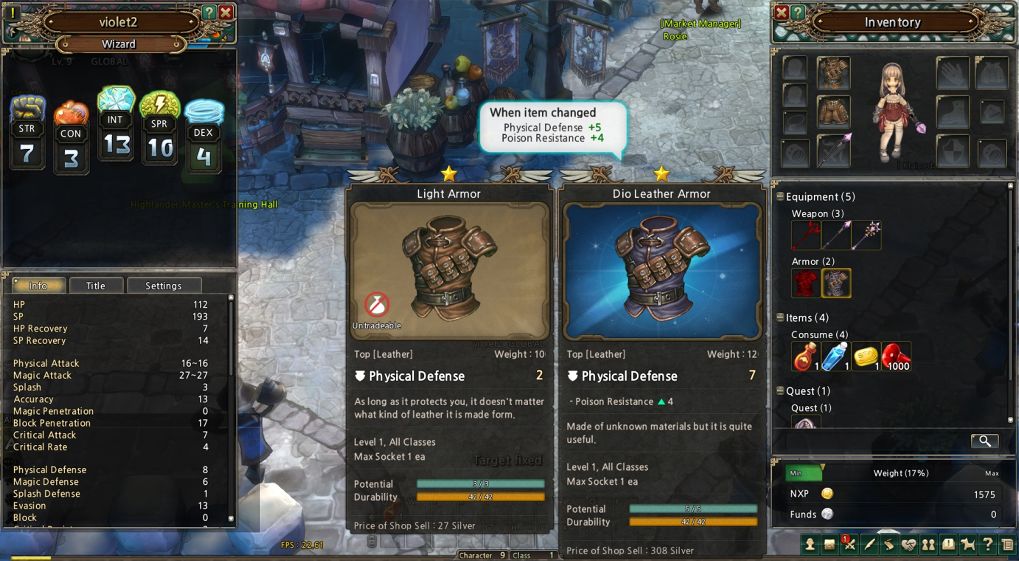Collapse the Equipment category in inventory
The width and height of the screenshot is (1019, 561).
[x=780, y=197]
